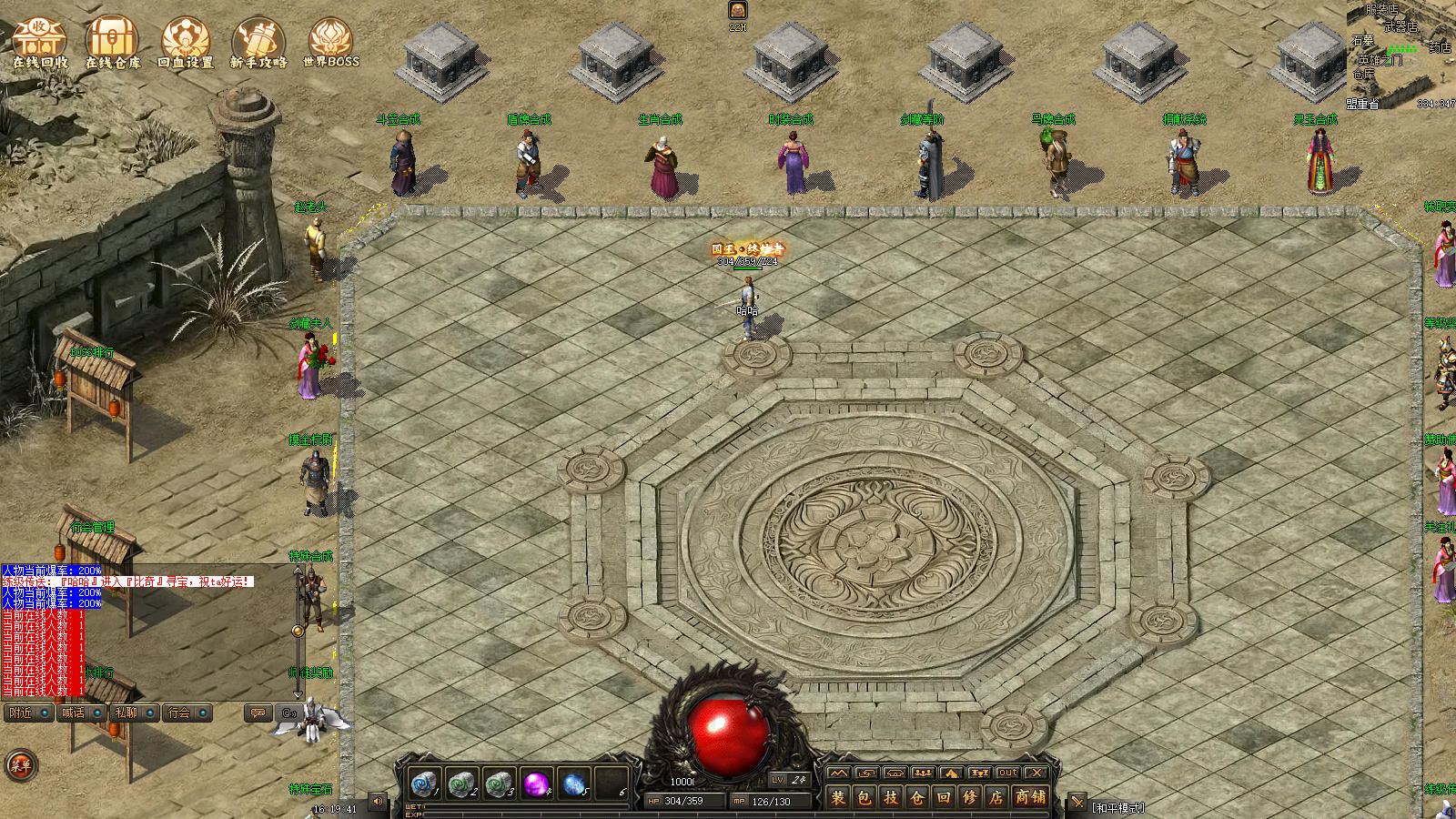Screen dimensions: 1456x819
Task: Switch chat to the 喊话 shout channel
Action: tap(81, 713)
